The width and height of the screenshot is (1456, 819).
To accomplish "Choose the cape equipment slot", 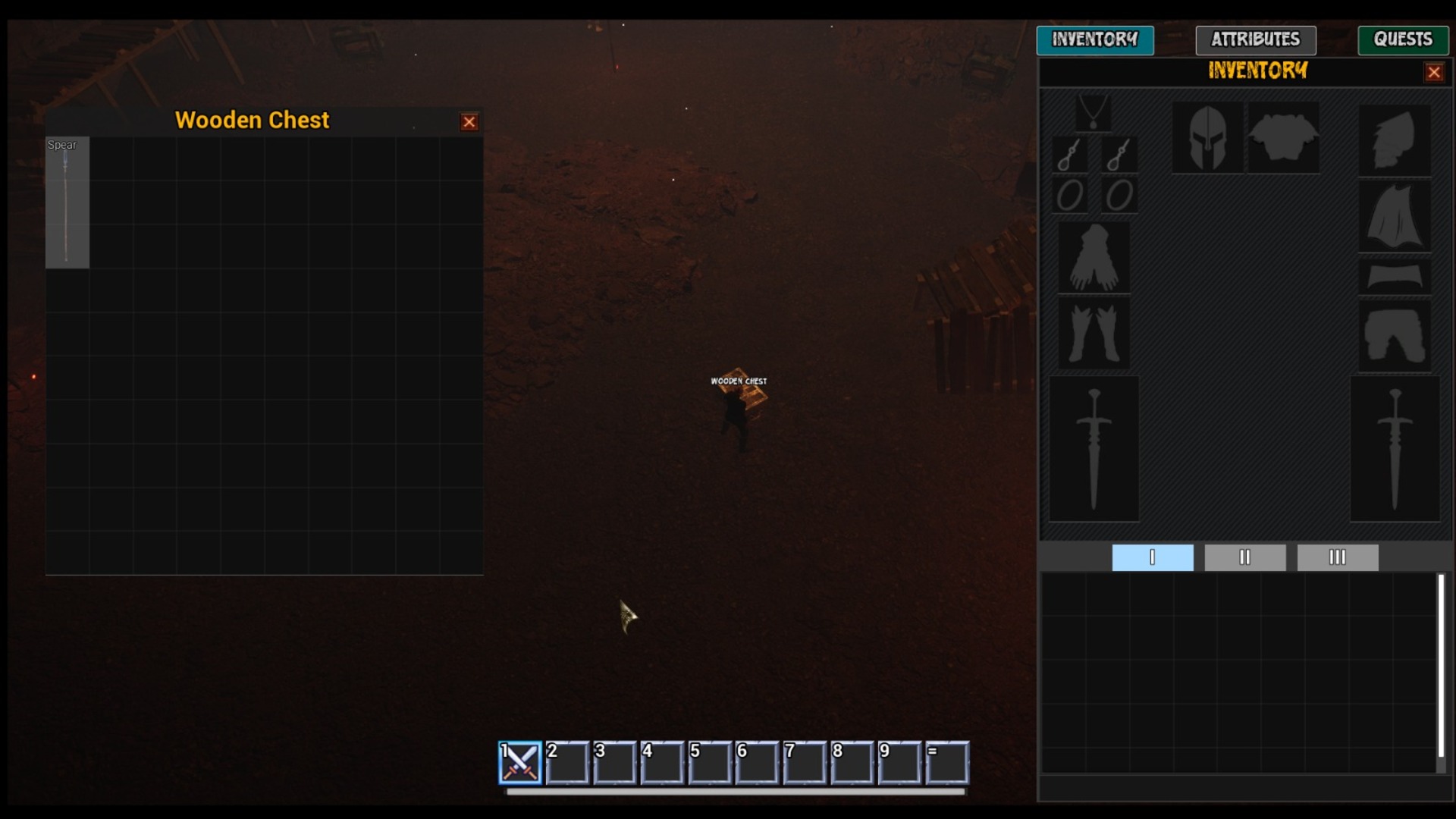I will click(1394, 217).
